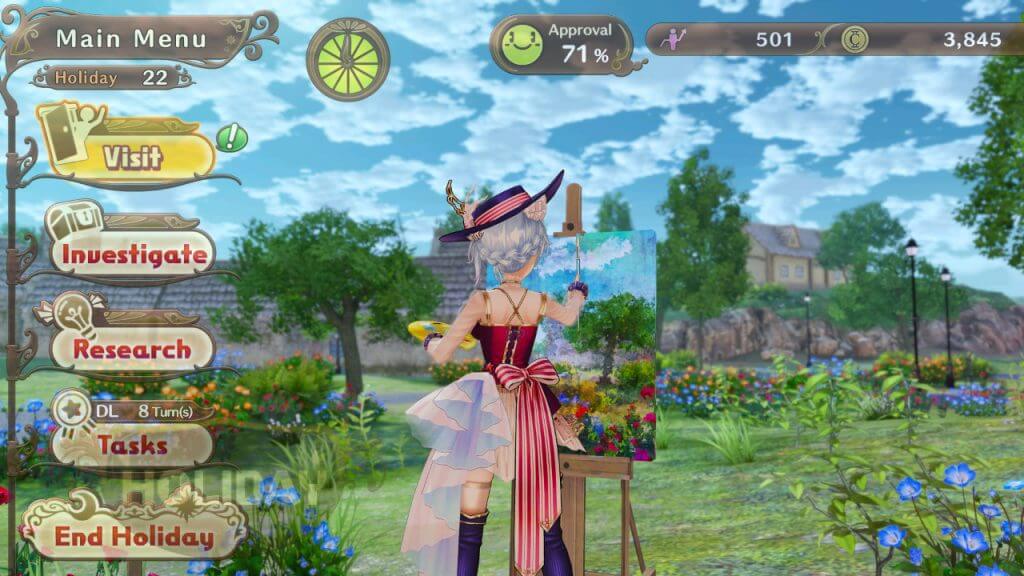Choose Research from the main menu

132,350
